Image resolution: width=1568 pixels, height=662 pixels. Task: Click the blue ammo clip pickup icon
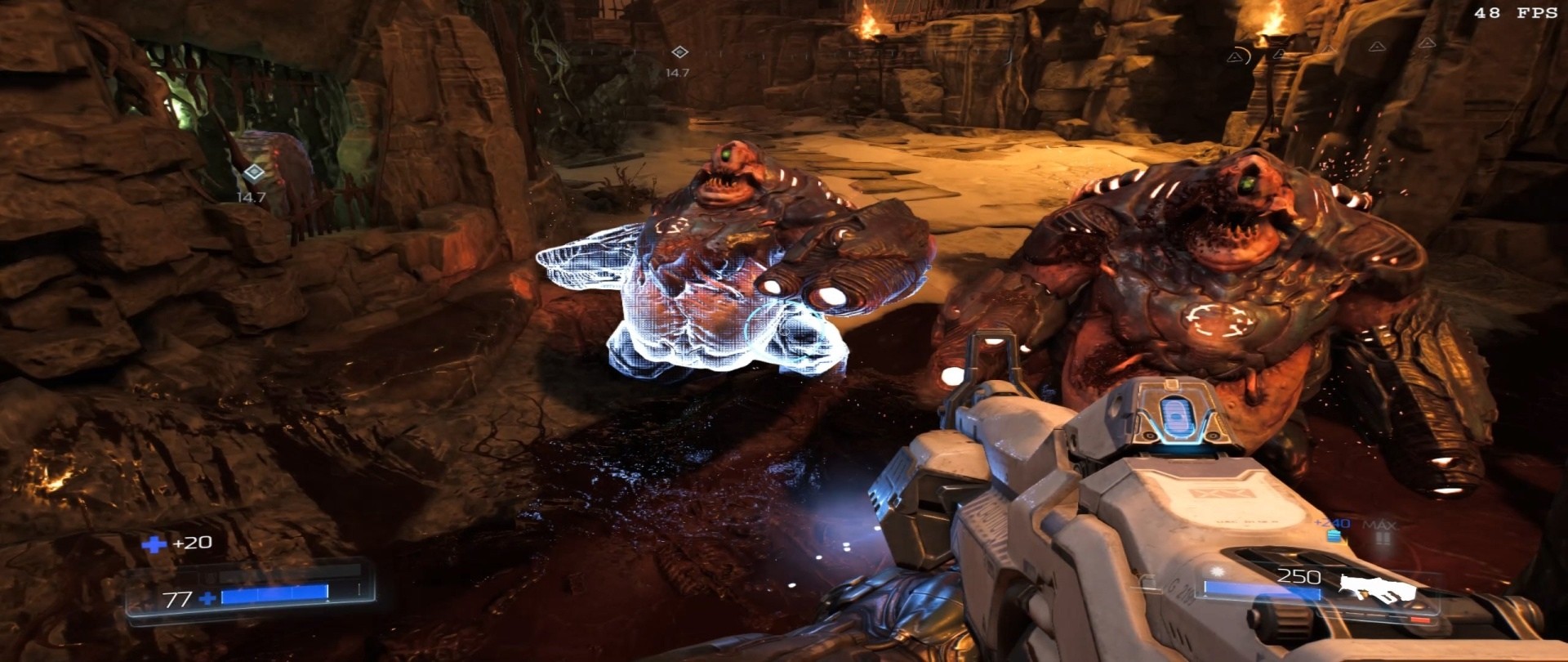click(x=1334, y=536)
